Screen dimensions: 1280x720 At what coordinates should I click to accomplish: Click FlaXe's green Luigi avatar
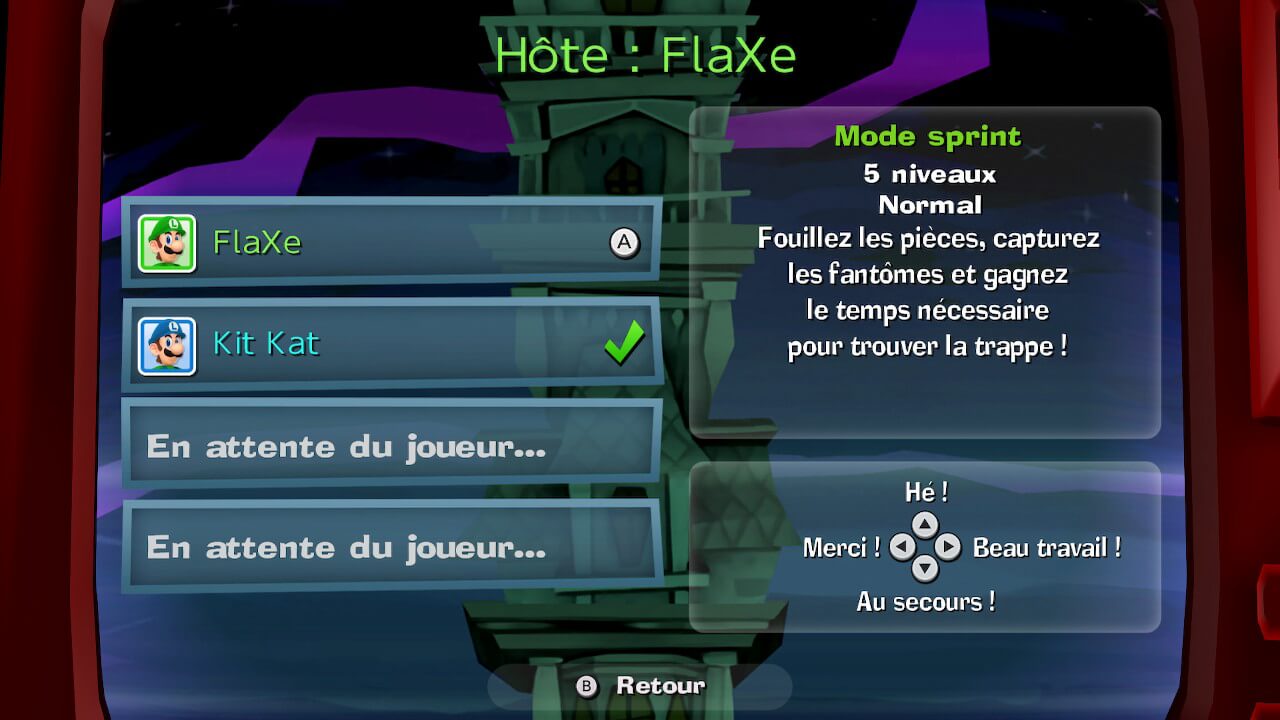click(x=167, y=243)
